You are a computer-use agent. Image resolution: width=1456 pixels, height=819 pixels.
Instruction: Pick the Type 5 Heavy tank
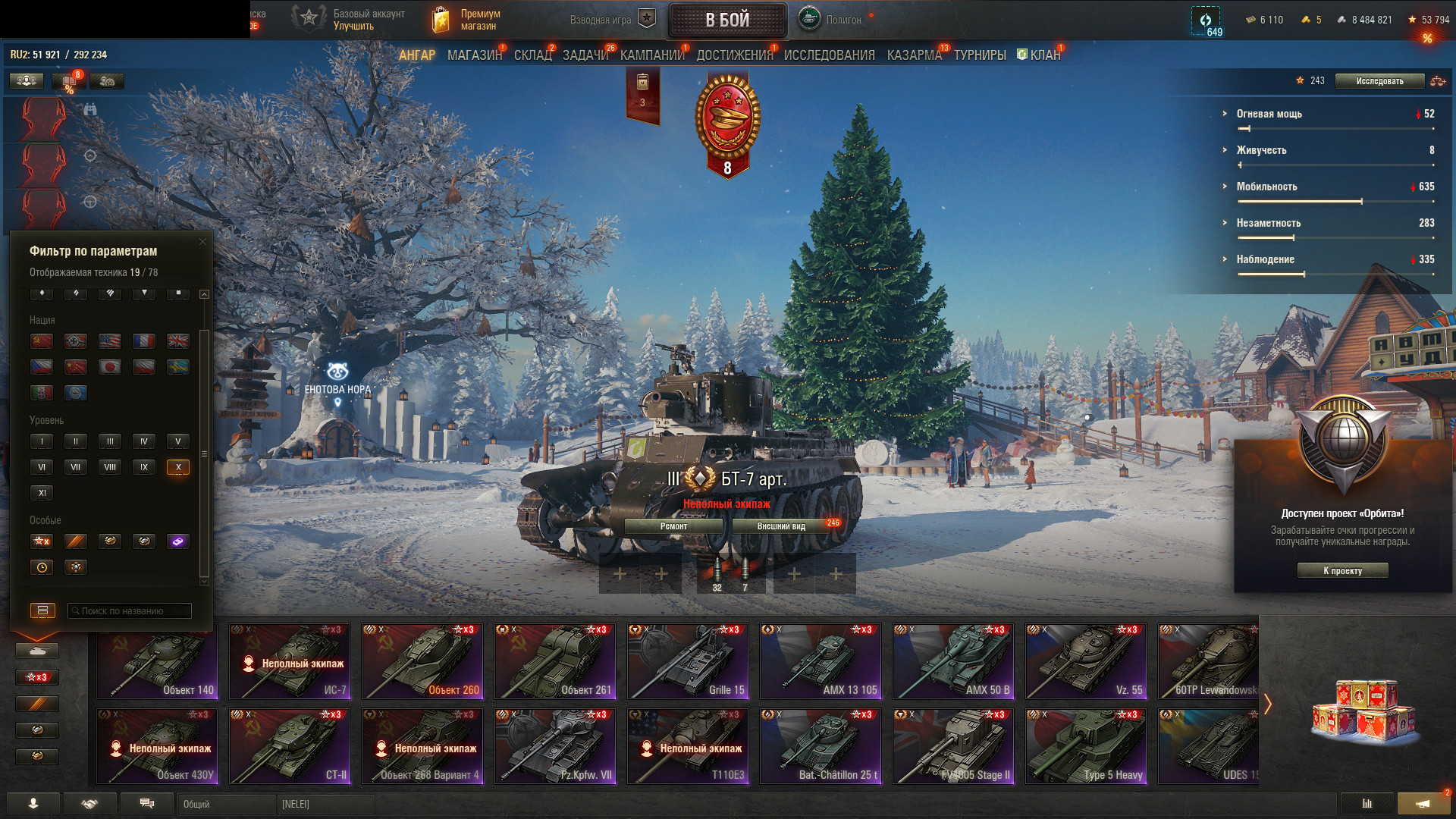point(1086,746)
